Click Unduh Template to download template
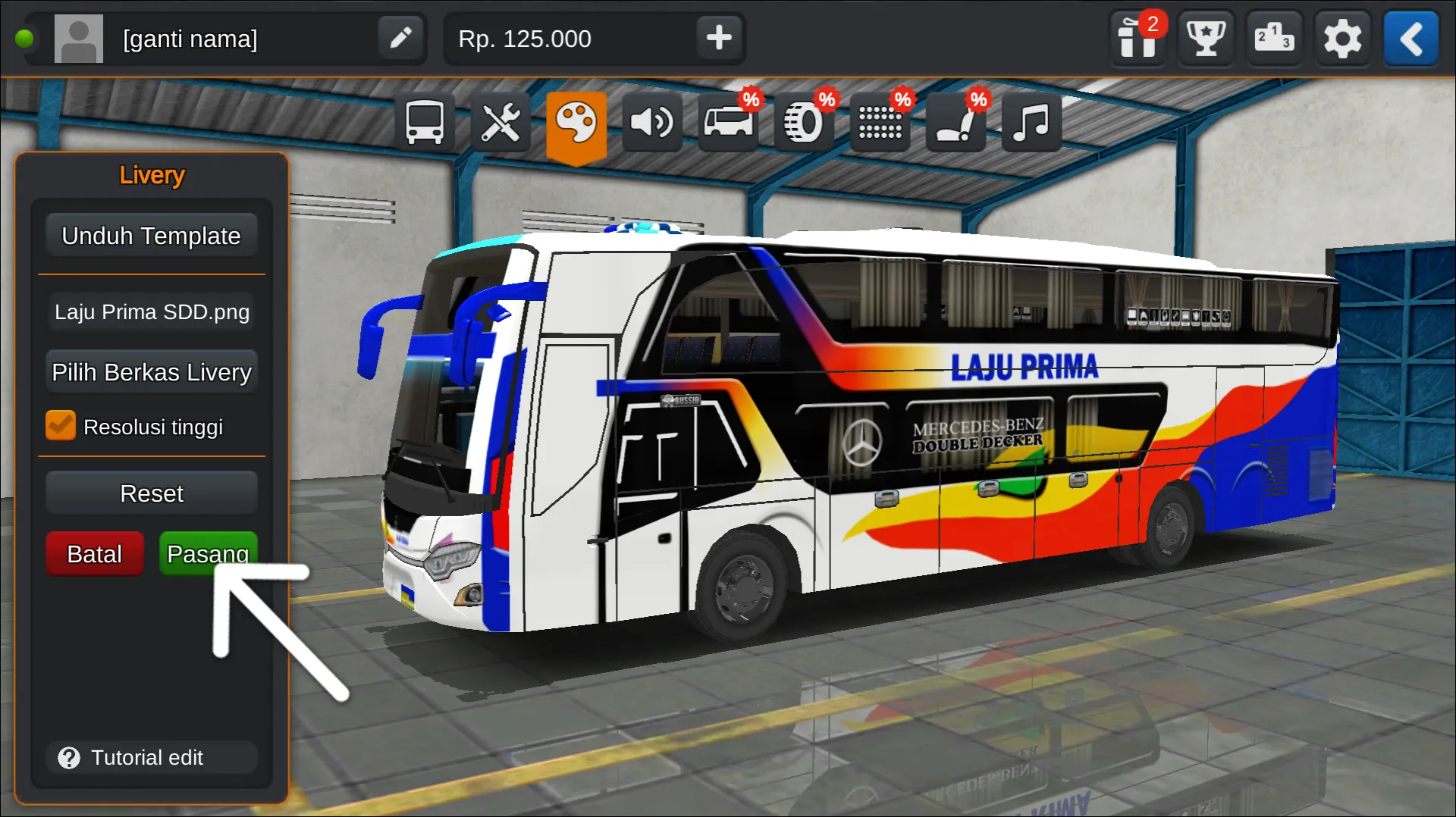The height and width of the screenshot is (817, 1456). [x=151, y=235]
